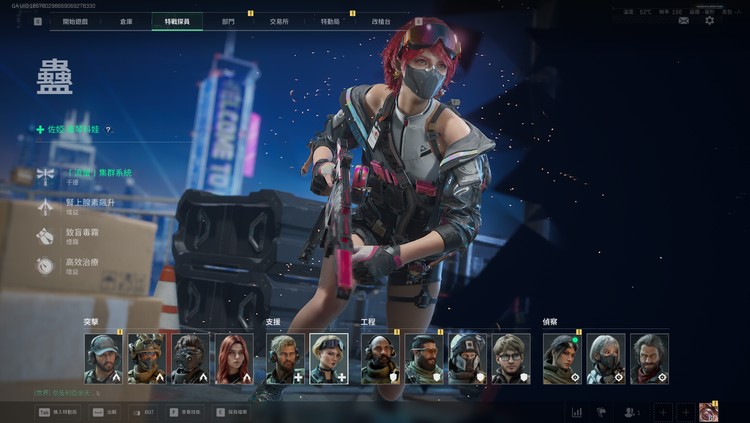Switch to the 倉庫 warehouse tab
The image size is (750, 423).
[x=126, y=20]
